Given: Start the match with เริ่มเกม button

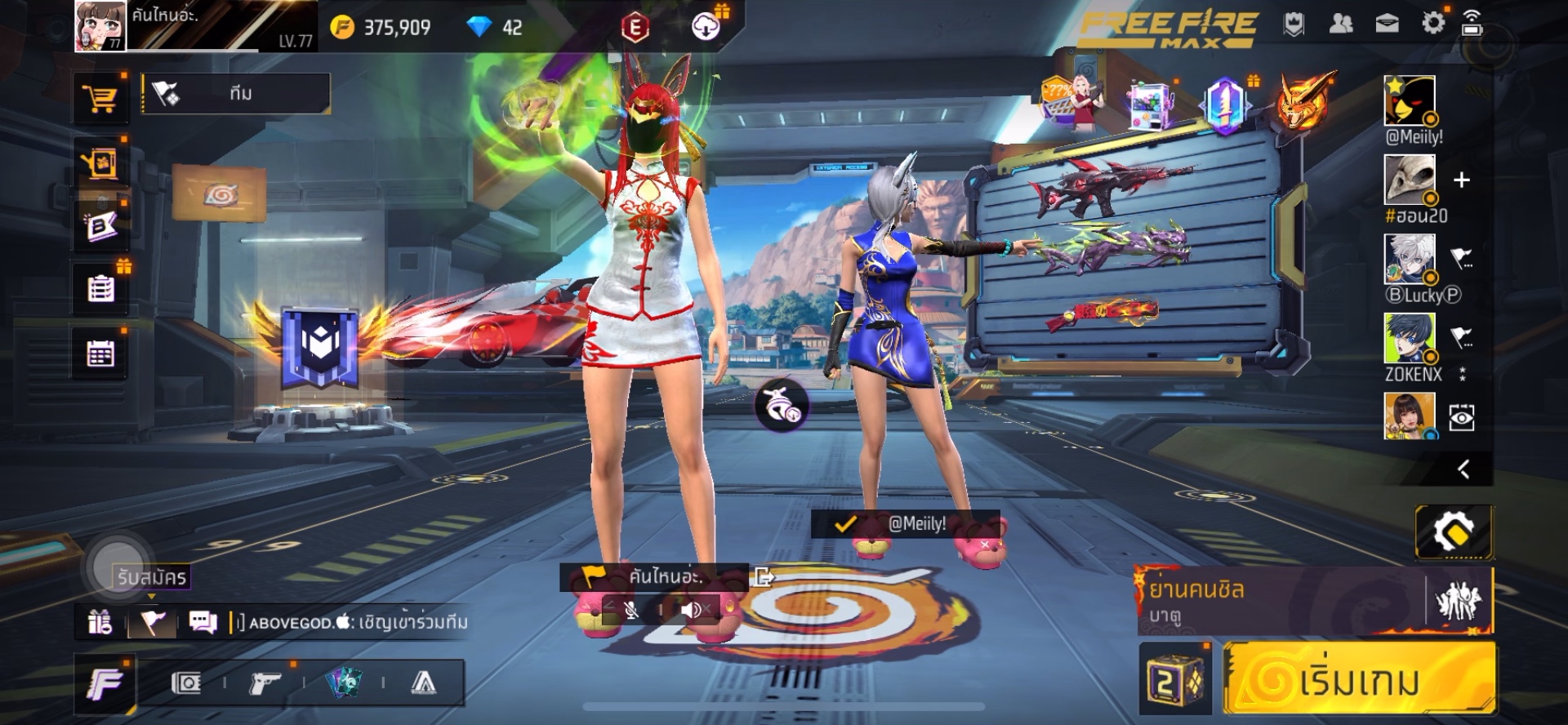Looking at the screenshot, I should point(1360,679).
